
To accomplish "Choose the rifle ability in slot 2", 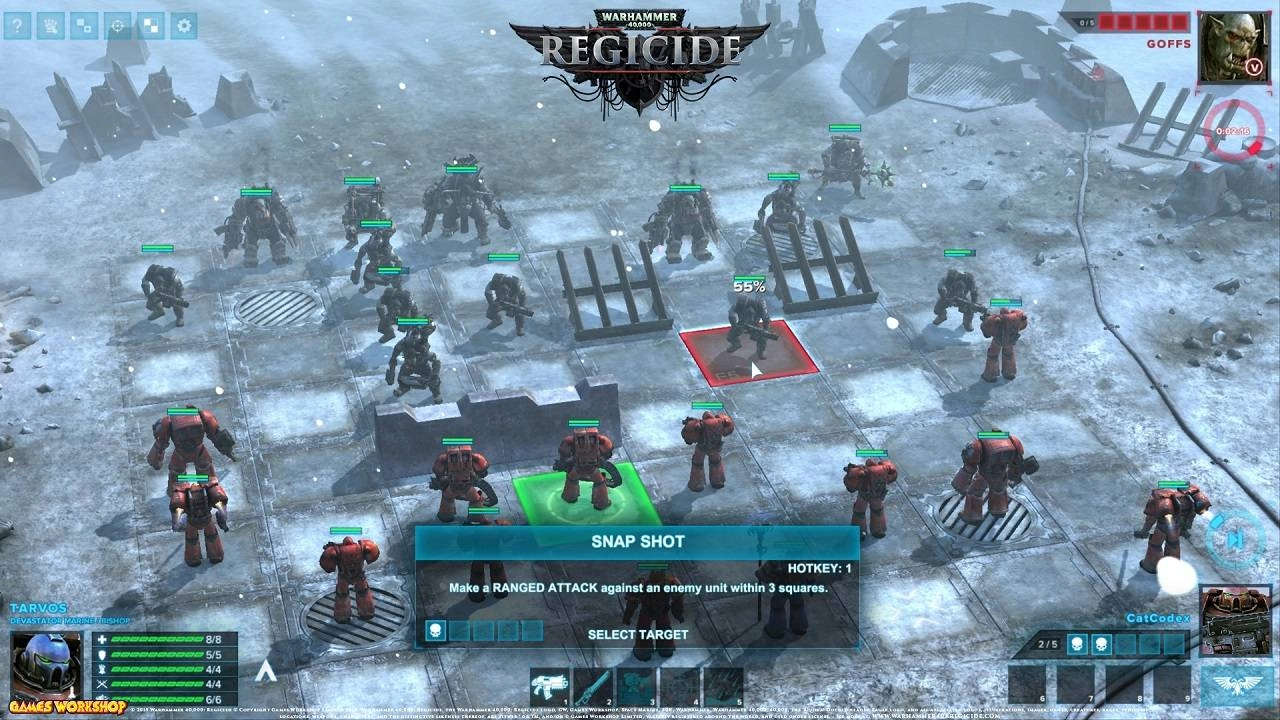I will click(x=592, y=687).
